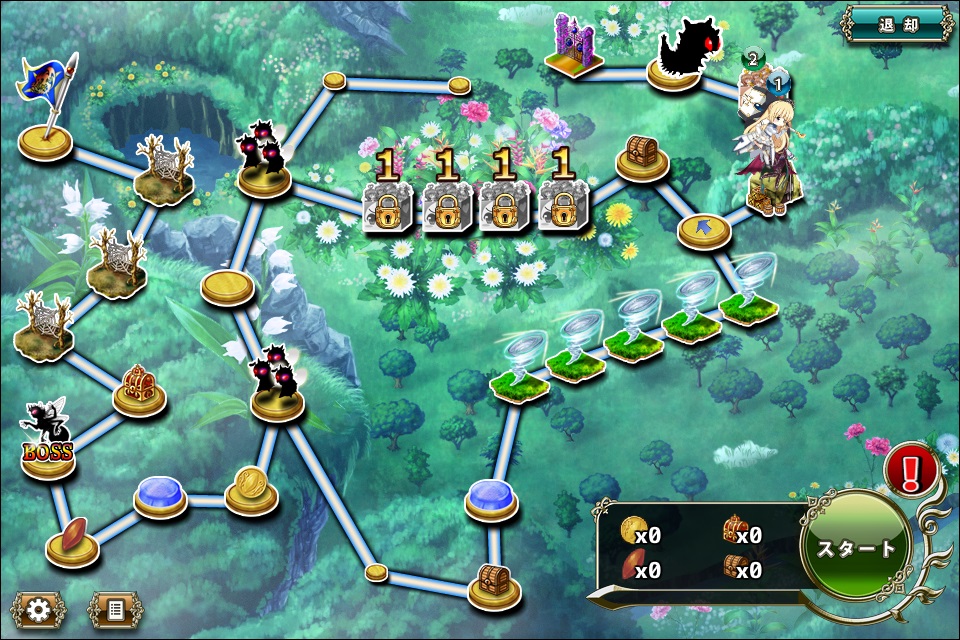Click the red exclamation alert button
Screen dimensions: 960x640
[911, 469]
